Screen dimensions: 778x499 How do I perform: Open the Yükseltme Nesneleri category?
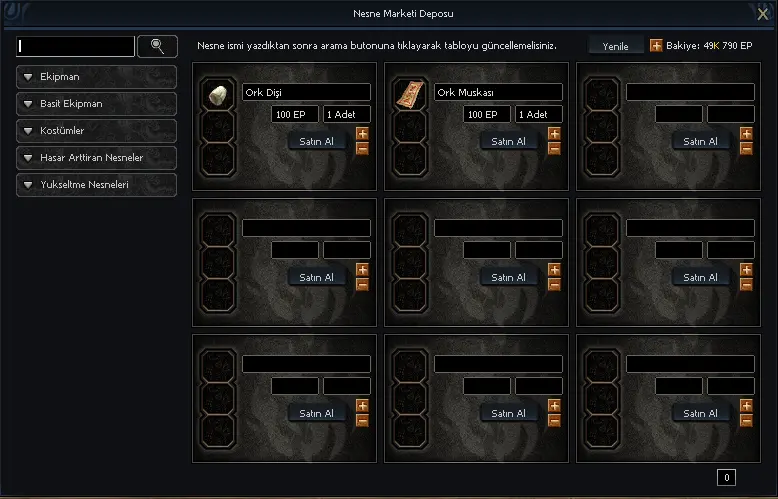click(x=96, y=185)
